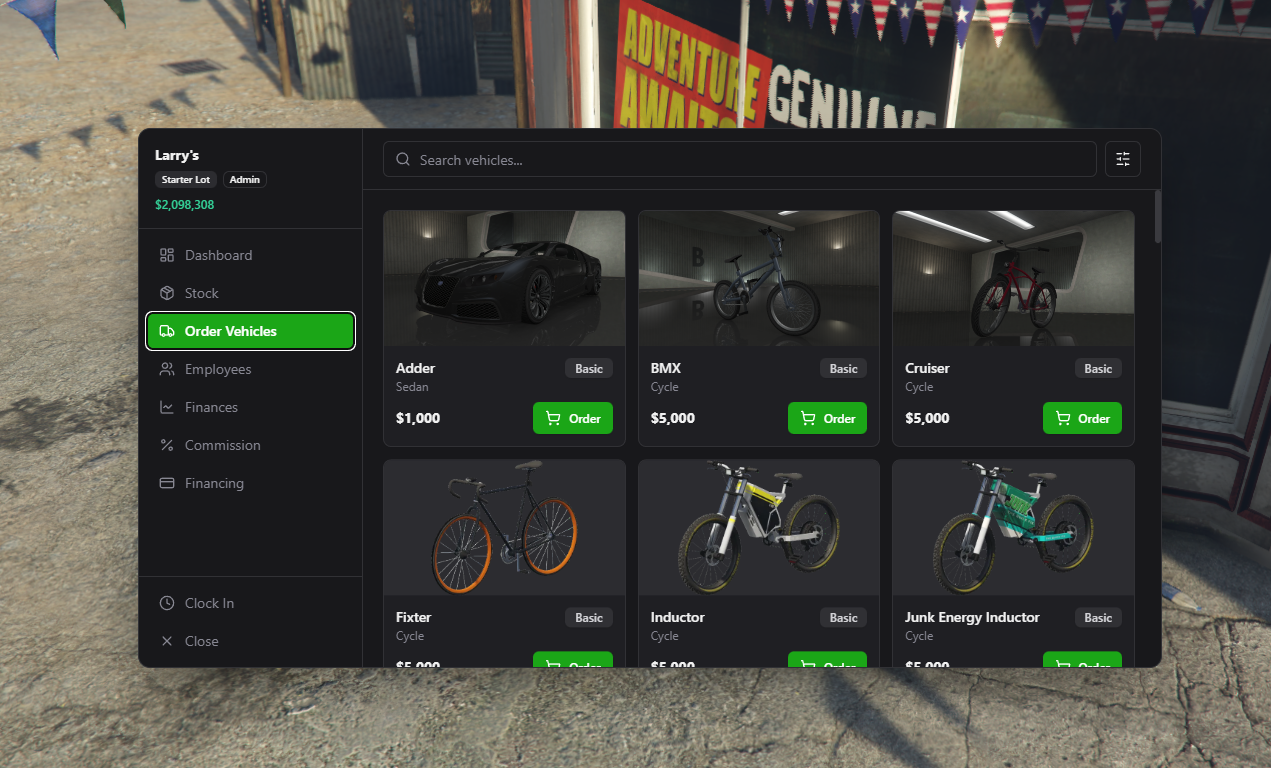Open the Commission settings
The image size is (1271, 768).
click(222, 445)
